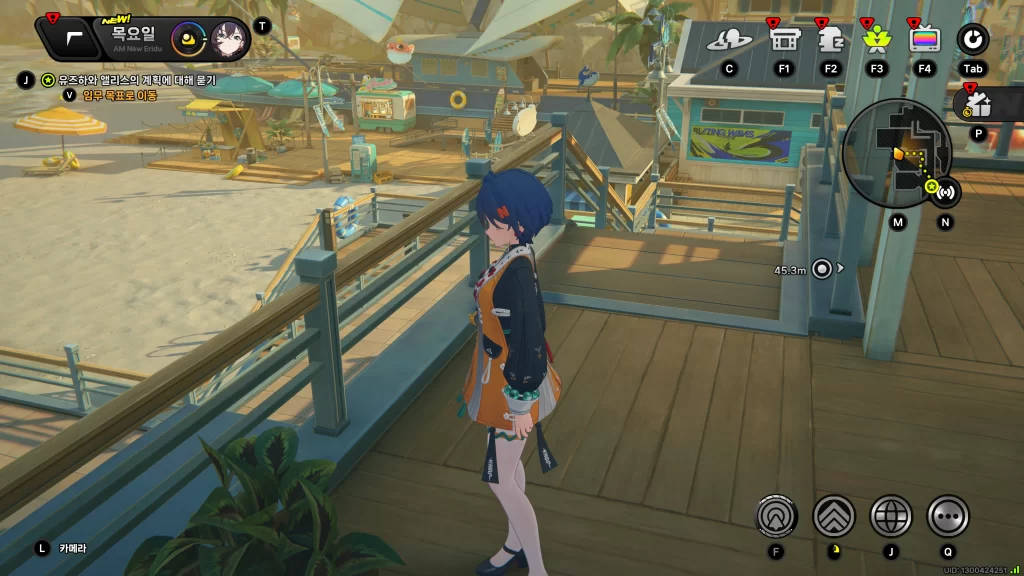Click the triple chevron sprint button
This screenshot has width=1024, height=576.
[x=833, y=516]
